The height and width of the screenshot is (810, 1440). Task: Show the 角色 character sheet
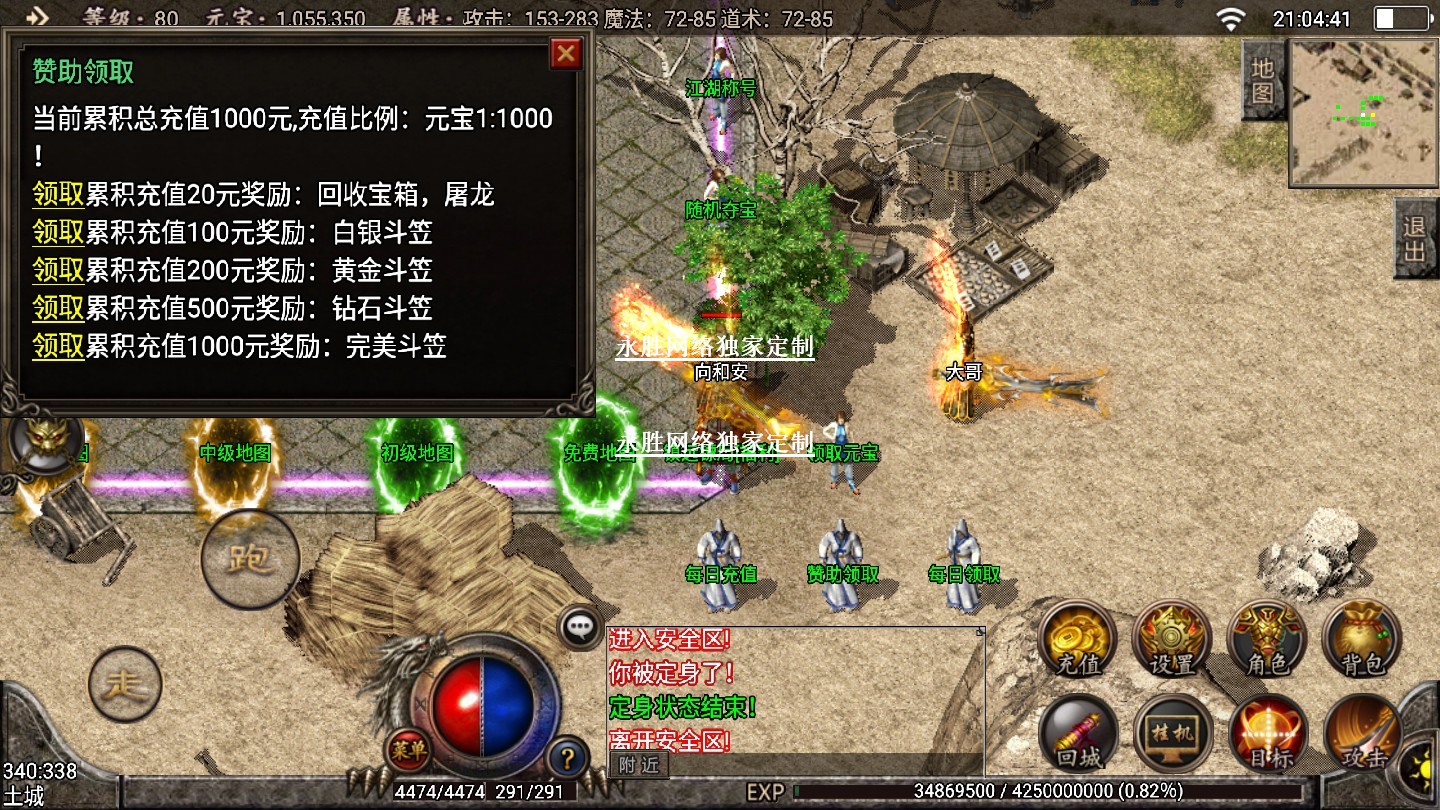(1267, 640)
